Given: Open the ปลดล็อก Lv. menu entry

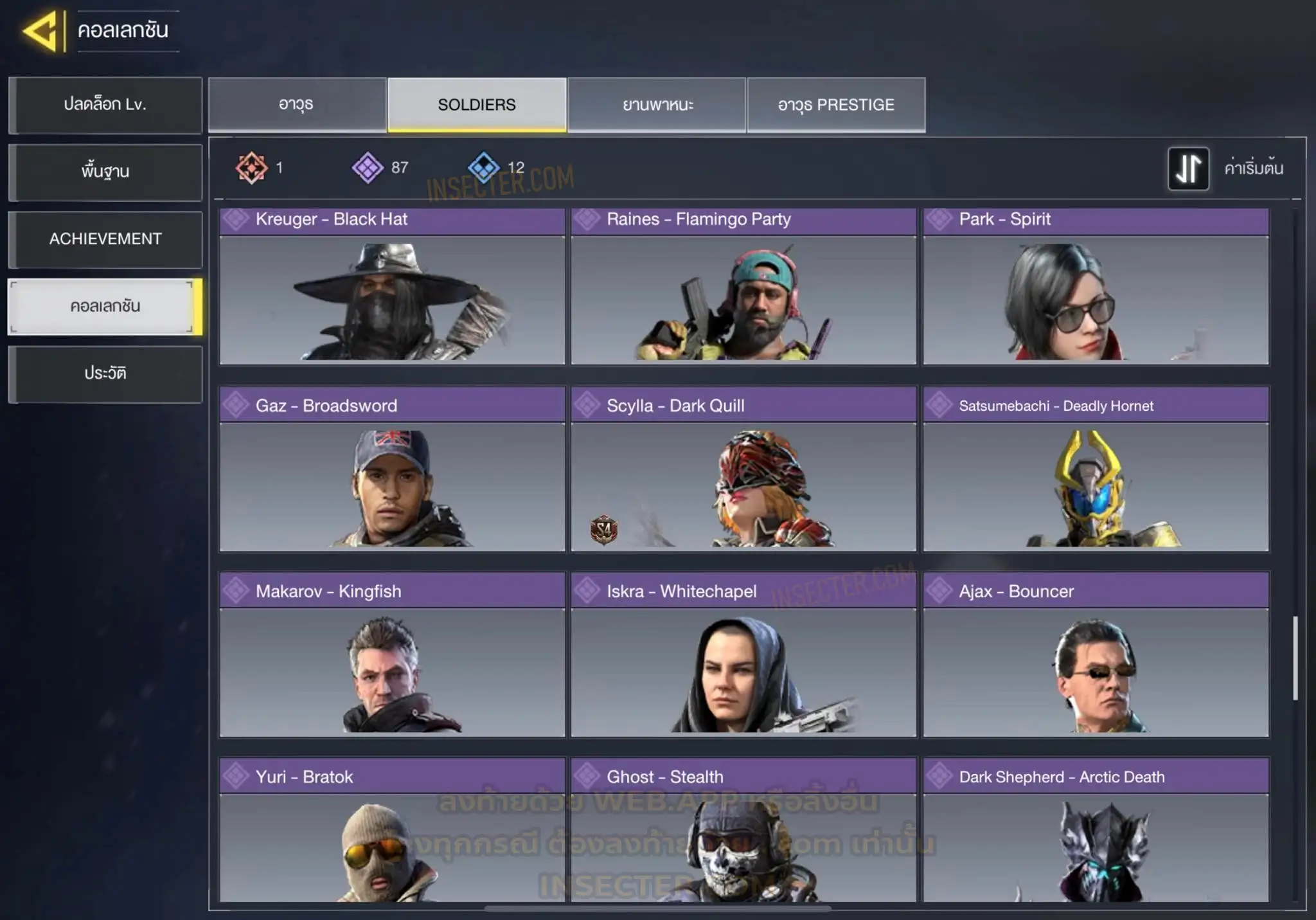Looking at the screenshot, I should [105, 105].
